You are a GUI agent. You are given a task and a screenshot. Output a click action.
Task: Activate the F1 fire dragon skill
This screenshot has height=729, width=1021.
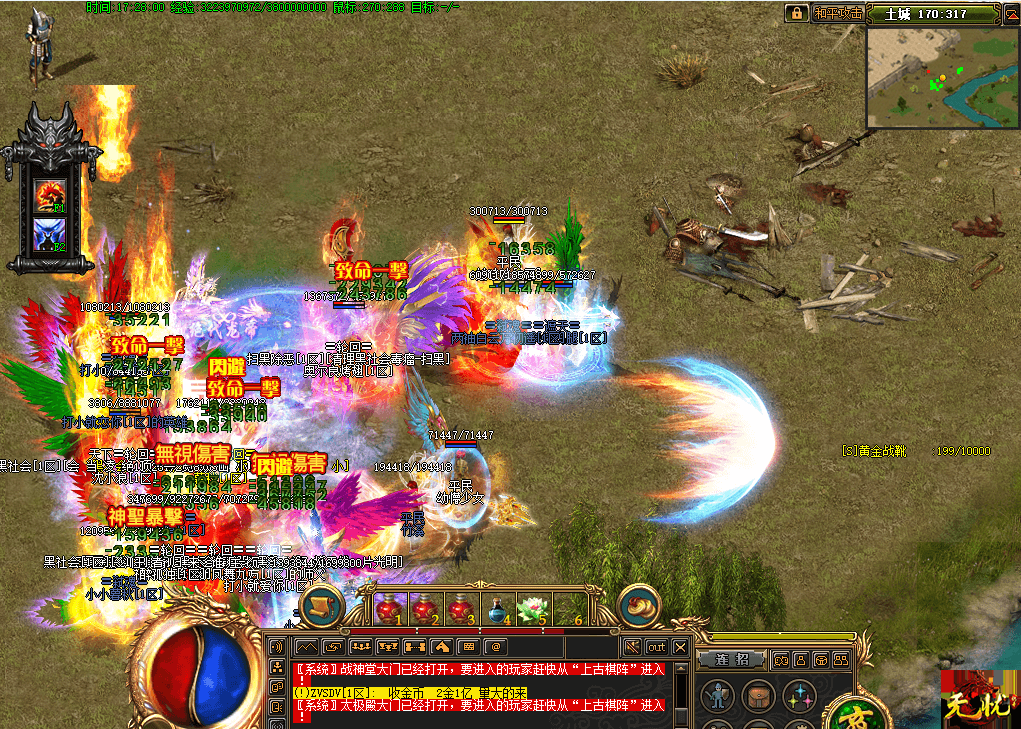[48, 195]
